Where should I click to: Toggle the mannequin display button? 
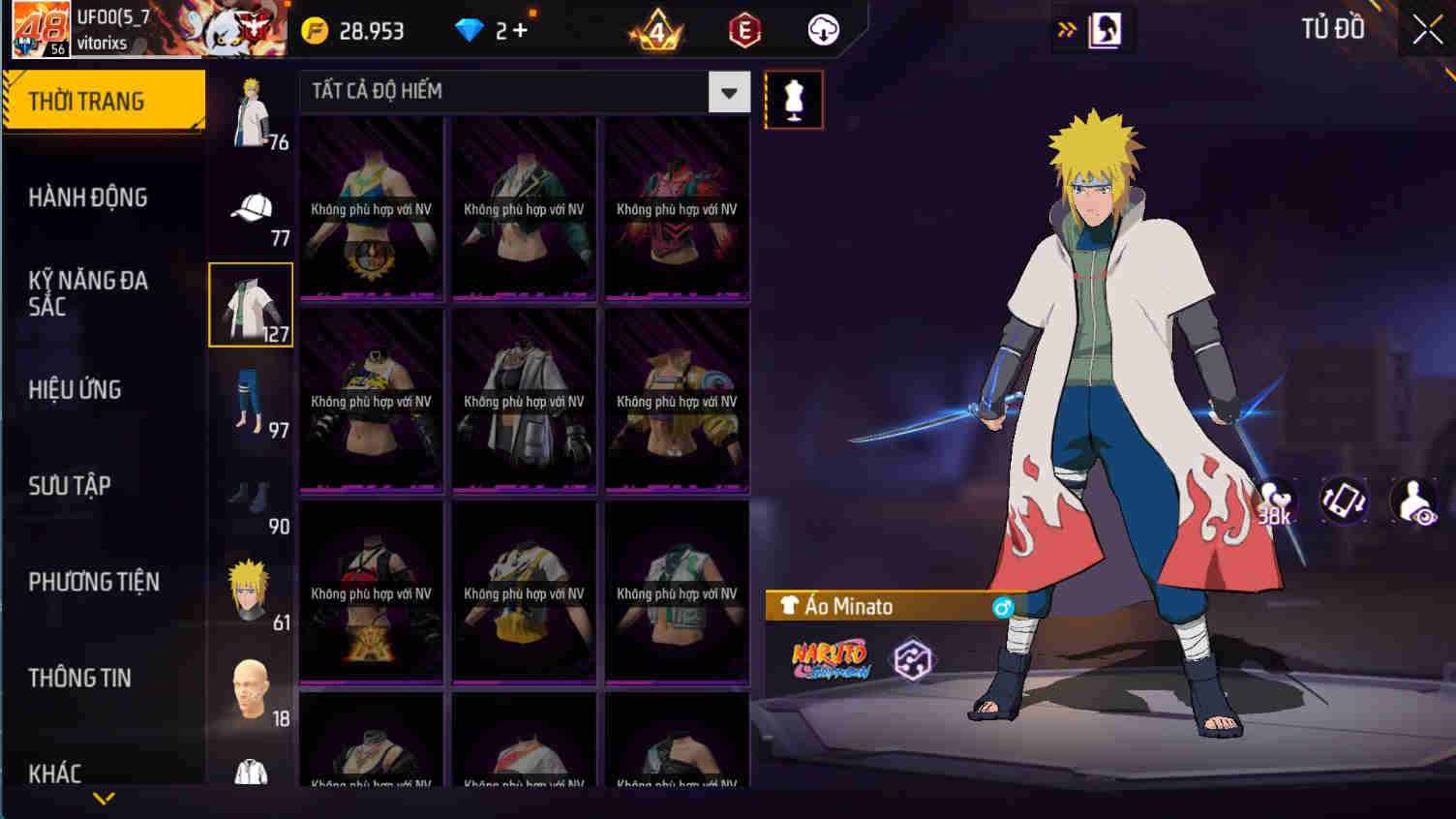[x=794, y=99]
